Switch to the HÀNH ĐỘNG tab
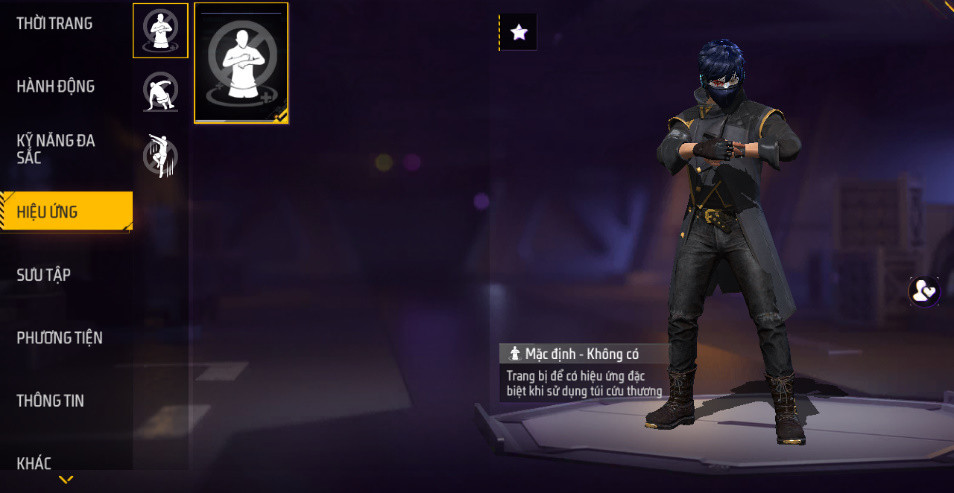The image size is (954, 493). (56, 87)
